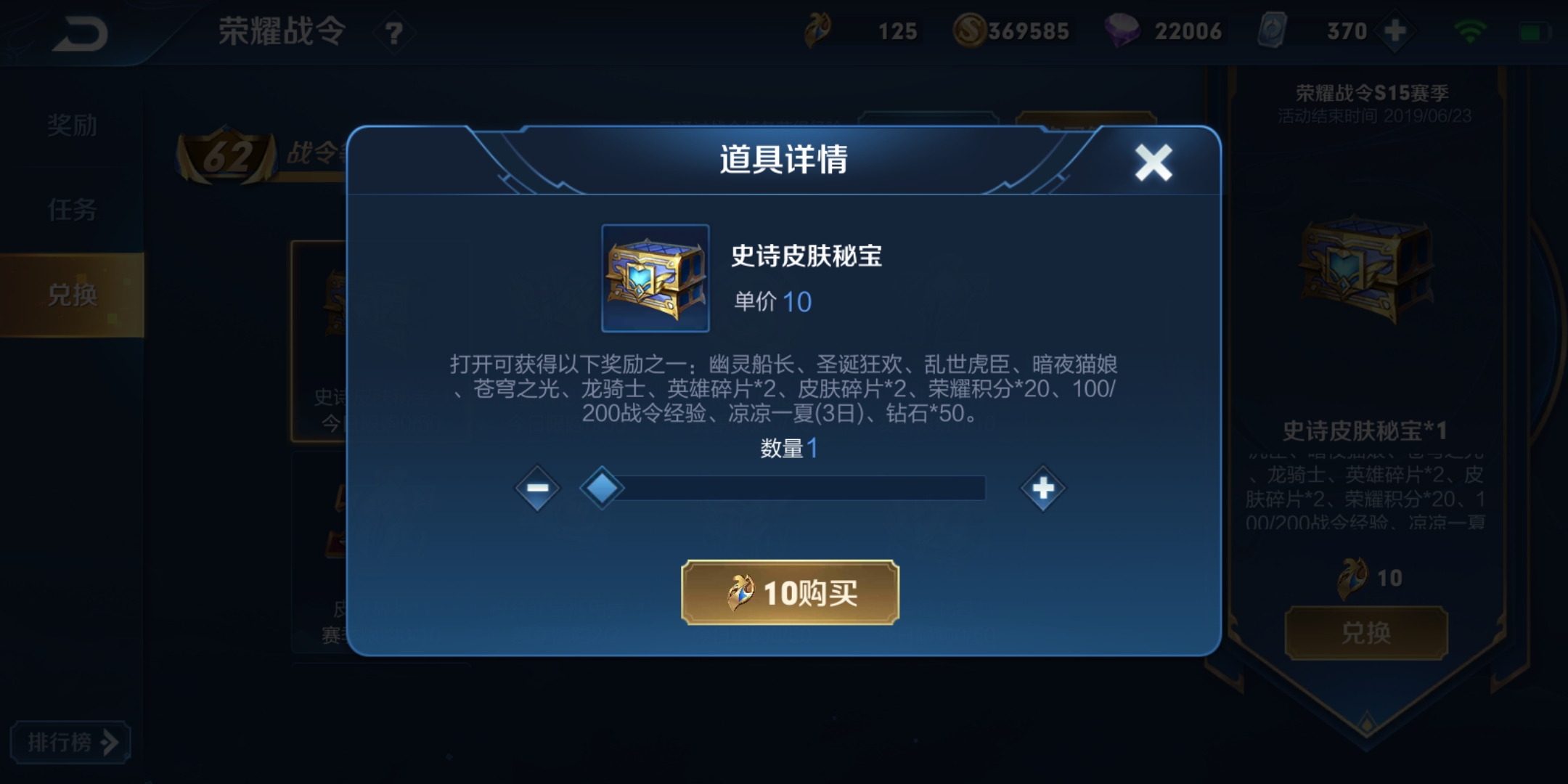Switch to the 任务 tasks tab
Image resolution: width=1568 pixels, height=784 pixels.
[70, 211]
